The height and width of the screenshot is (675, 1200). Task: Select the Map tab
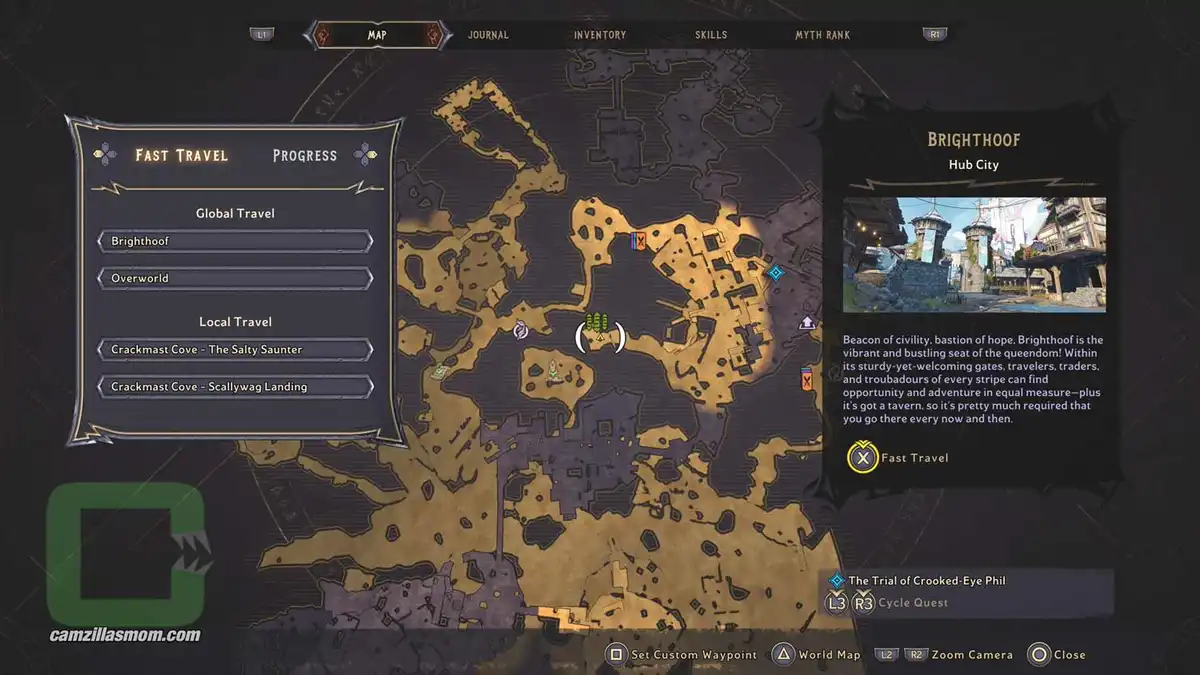click(377, 35)
